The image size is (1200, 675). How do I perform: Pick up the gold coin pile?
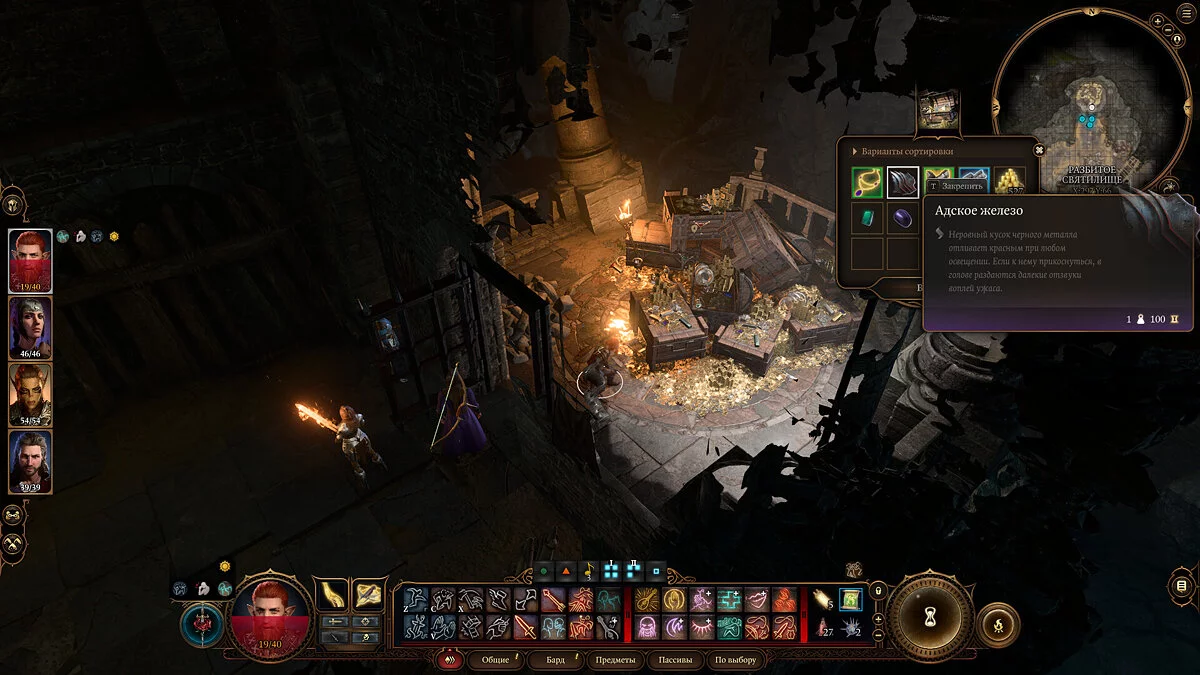point(1010,182)
